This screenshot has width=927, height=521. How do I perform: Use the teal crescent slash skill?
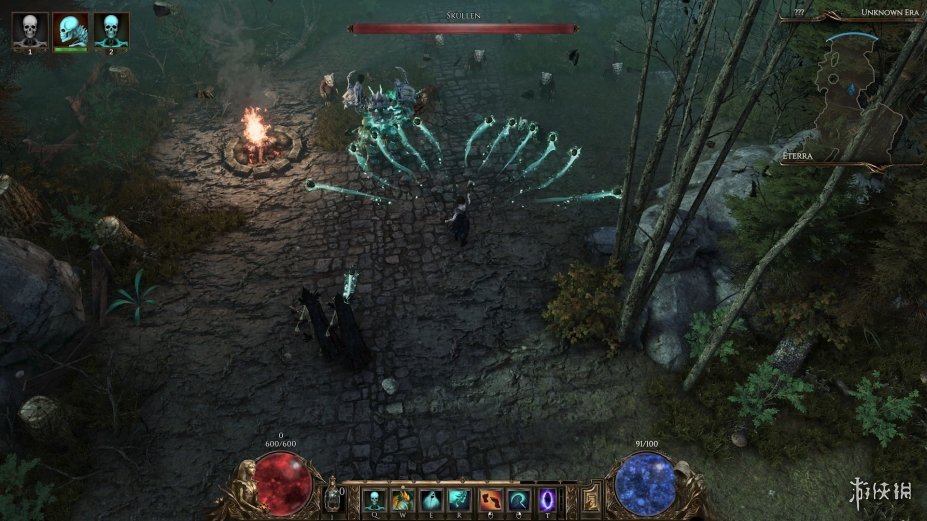[x=518, y=499]
